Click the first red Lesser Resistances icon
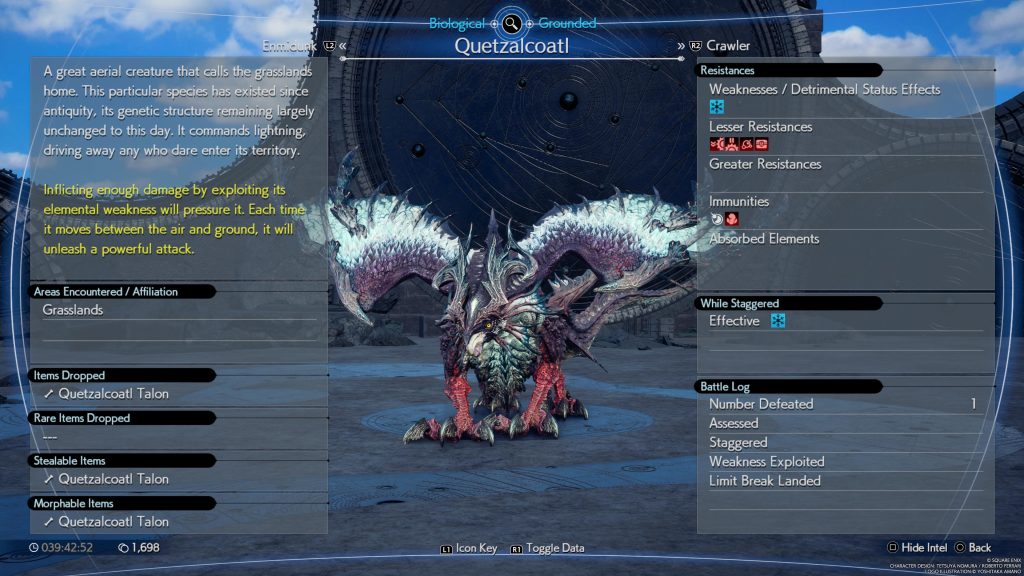The height and width of the screenshot is (576, 1024). click(716, 144)
